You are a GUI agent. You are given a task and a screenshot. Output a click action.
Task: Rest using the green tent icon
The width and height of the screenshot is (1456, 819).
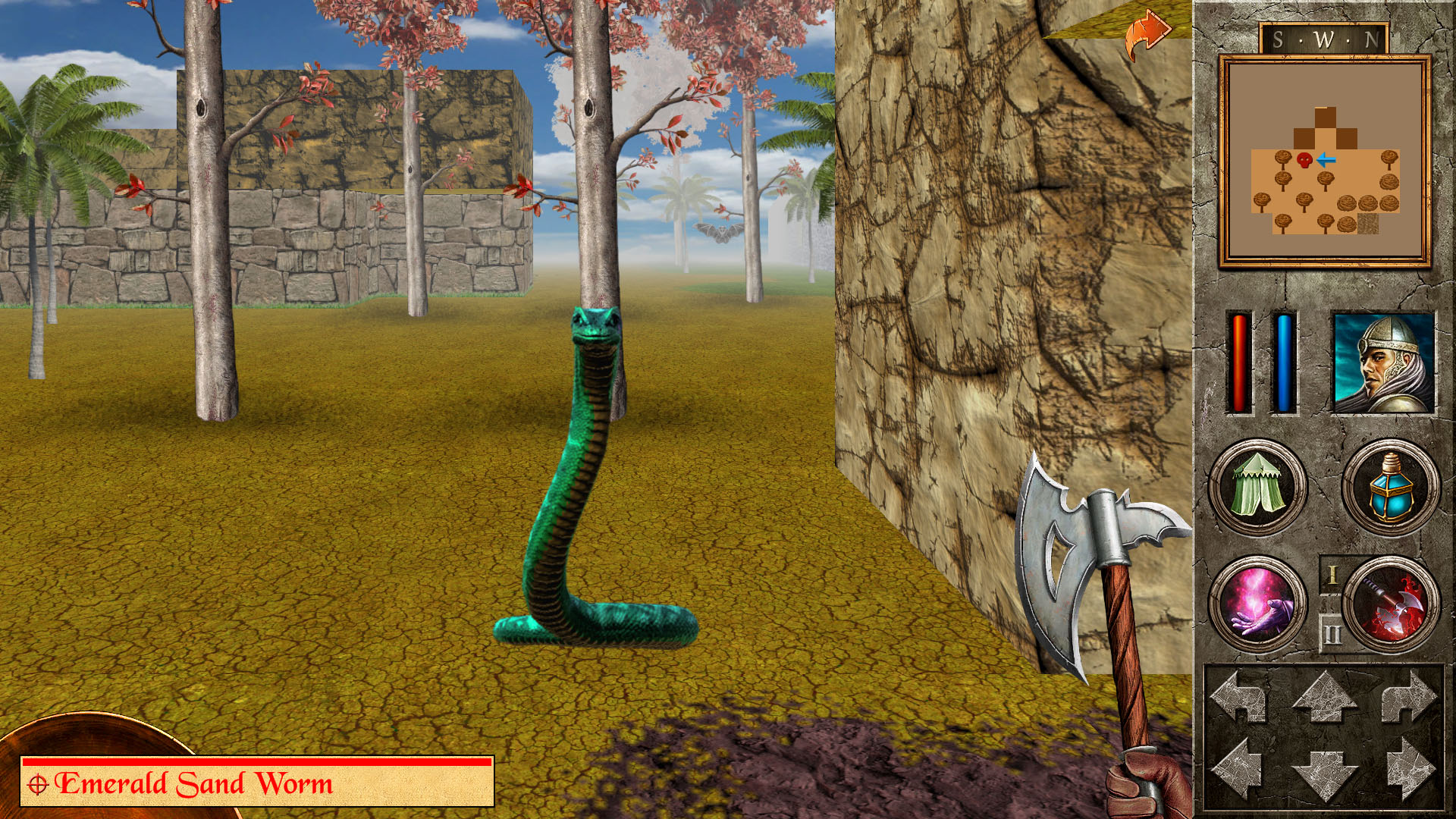(x=1257, y=487)
